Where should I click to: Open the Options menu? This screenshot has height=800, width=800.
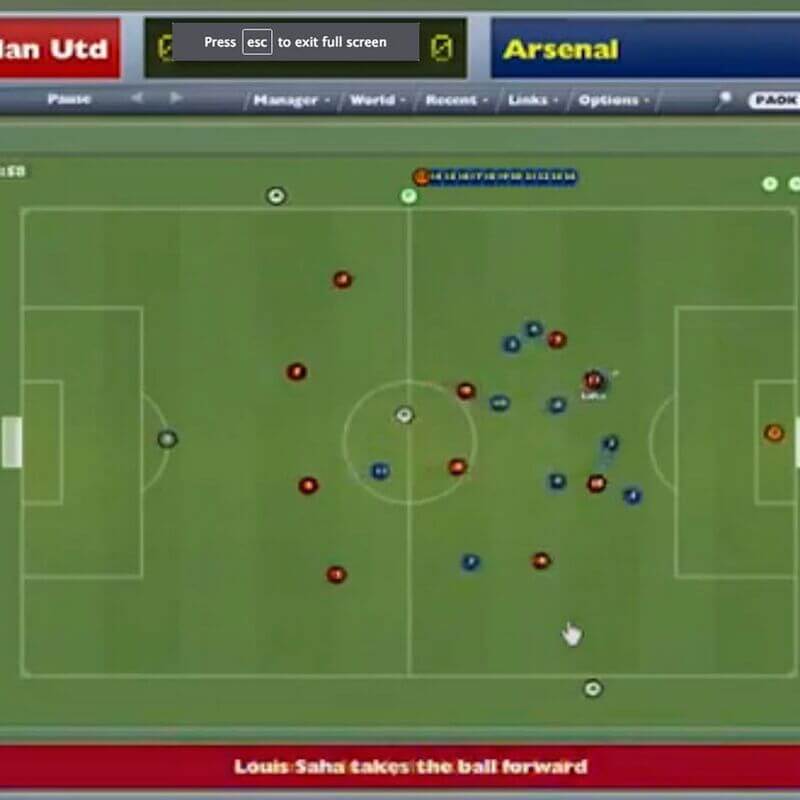[x=608, y=100]
